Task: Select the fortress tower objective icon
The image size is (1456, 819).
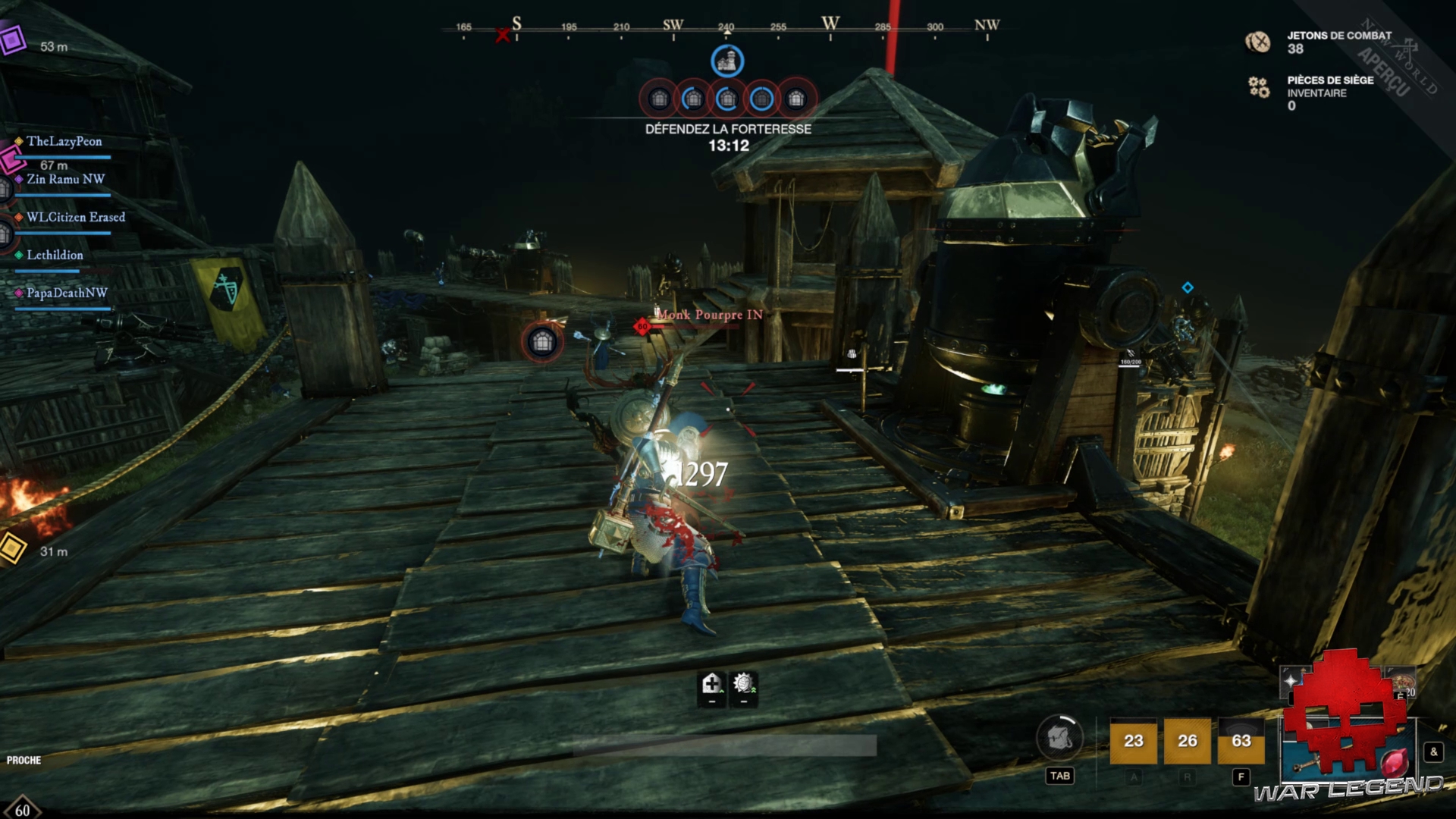Action: click(x=726, y=61)
